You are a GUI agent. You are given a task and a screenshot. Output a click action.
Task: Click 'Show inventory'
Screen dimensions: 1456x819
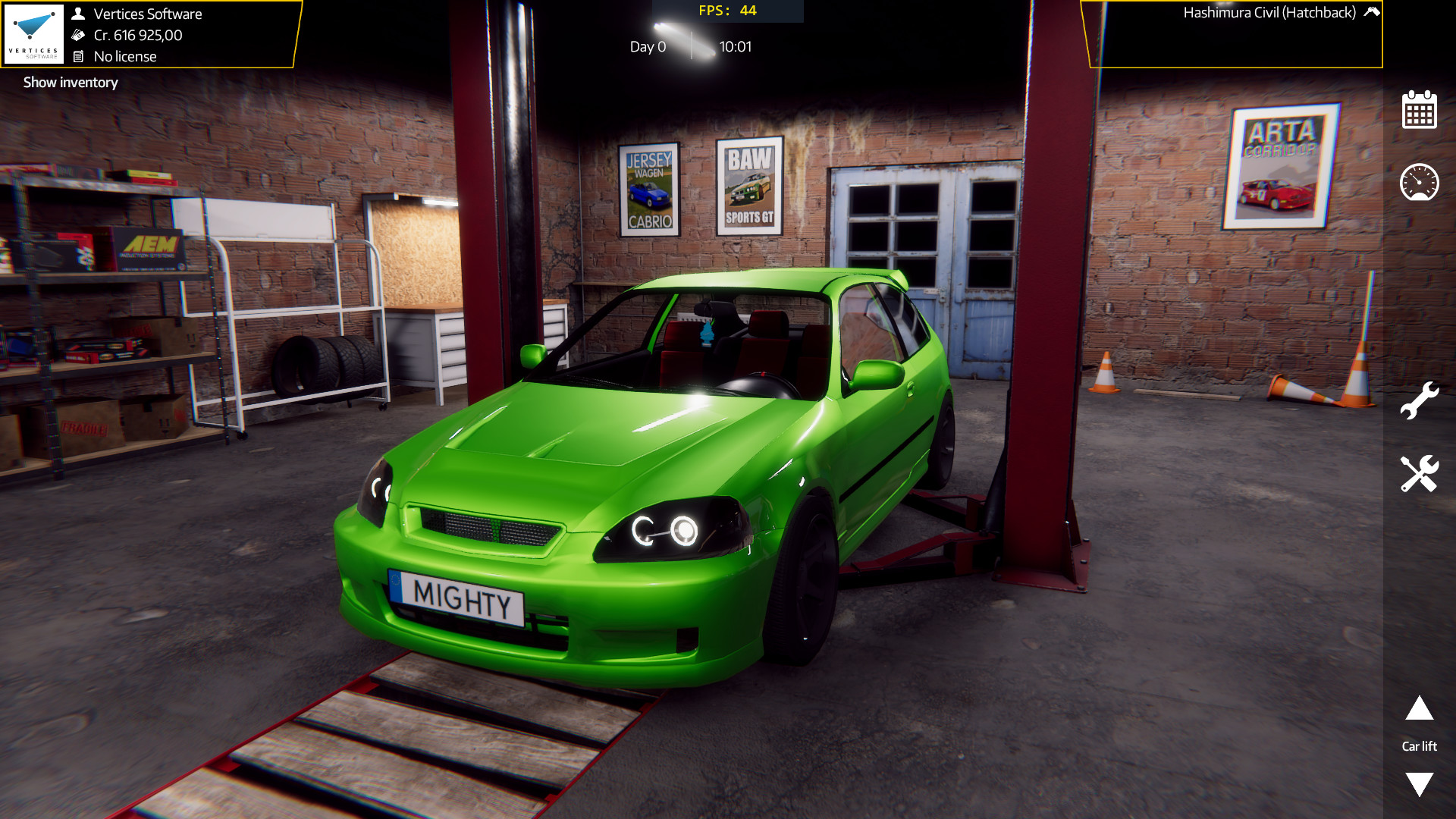point(70,82)
